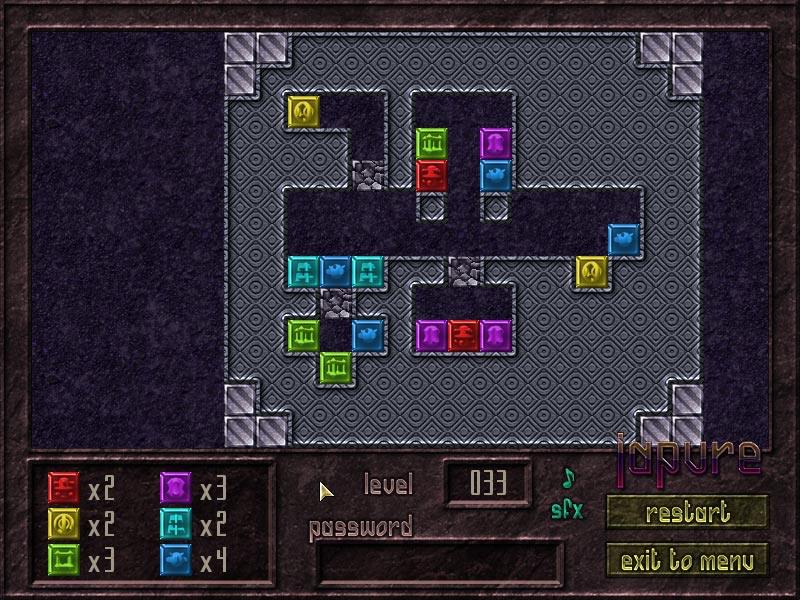This screenshot has height=600, width=800.
Task: Choose the green tile stacked on a red tile
Action: tap(432, 143)
